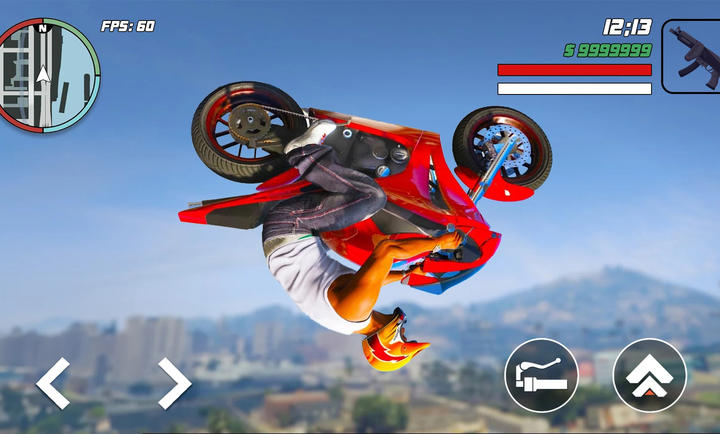Open the circular minimap
720x434 pixels.
click(48, 74)
